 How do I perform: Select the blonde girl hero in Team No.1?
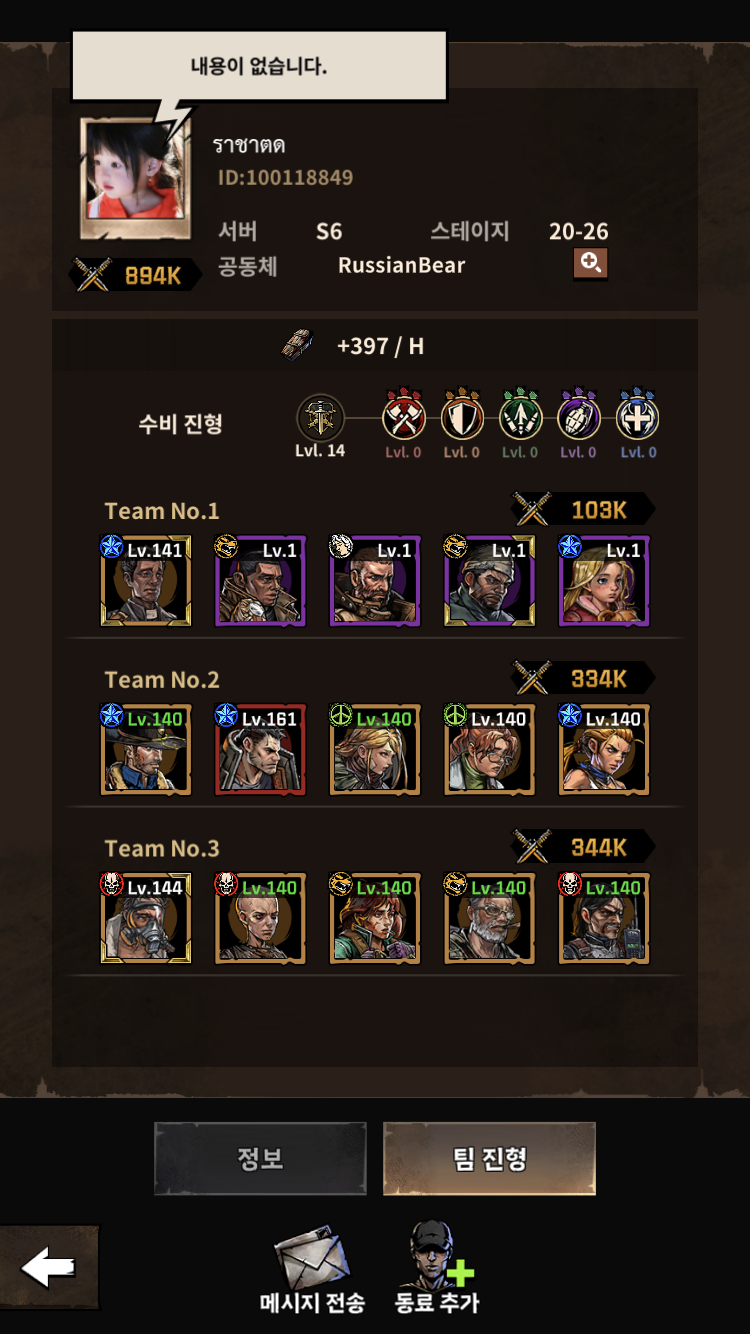click(604, 582)
